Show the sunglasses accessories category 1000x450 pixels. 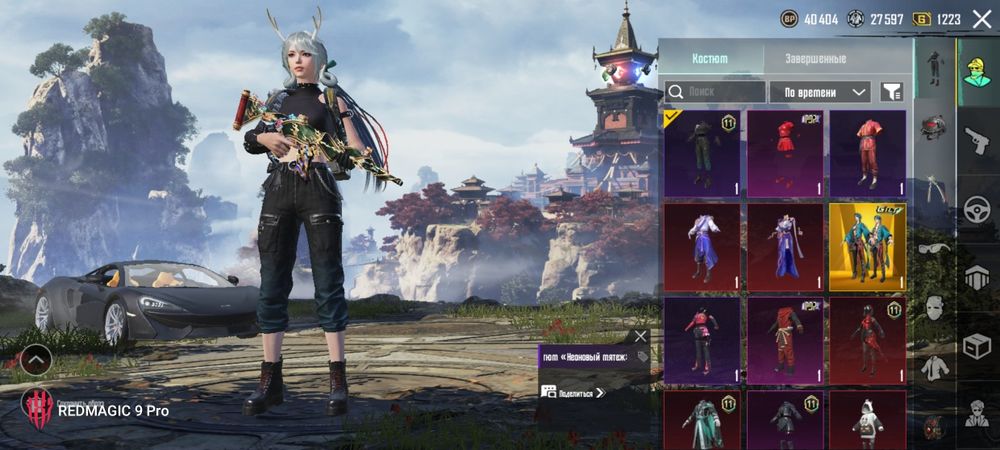point(934,248)
